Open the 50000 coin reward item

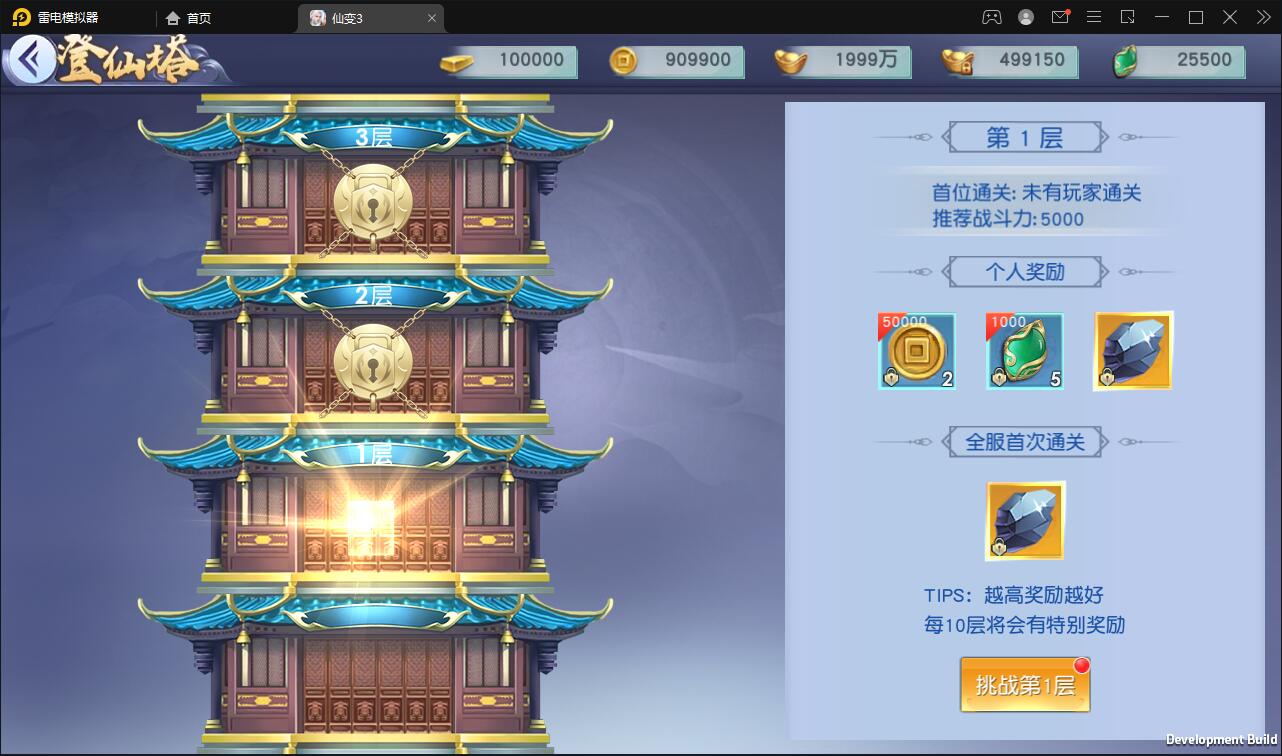point(915,350)
